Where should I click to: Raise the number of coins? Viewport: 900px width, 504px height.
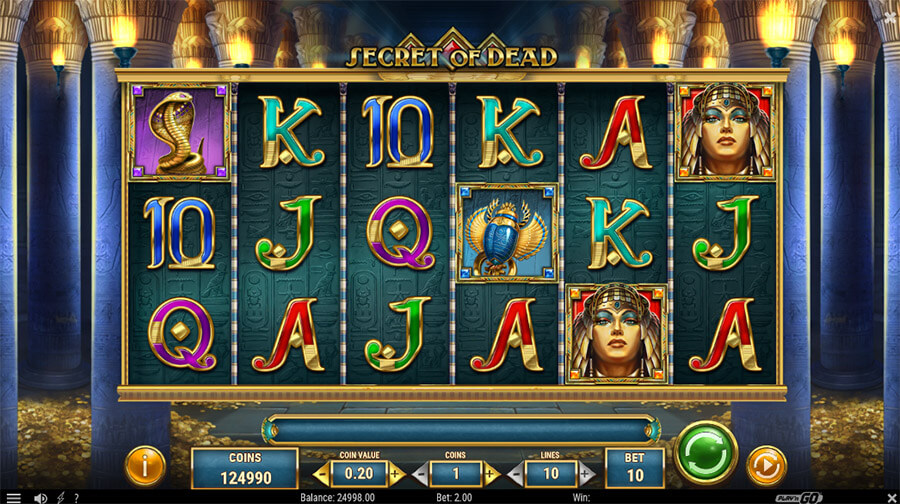click(491, 473)
